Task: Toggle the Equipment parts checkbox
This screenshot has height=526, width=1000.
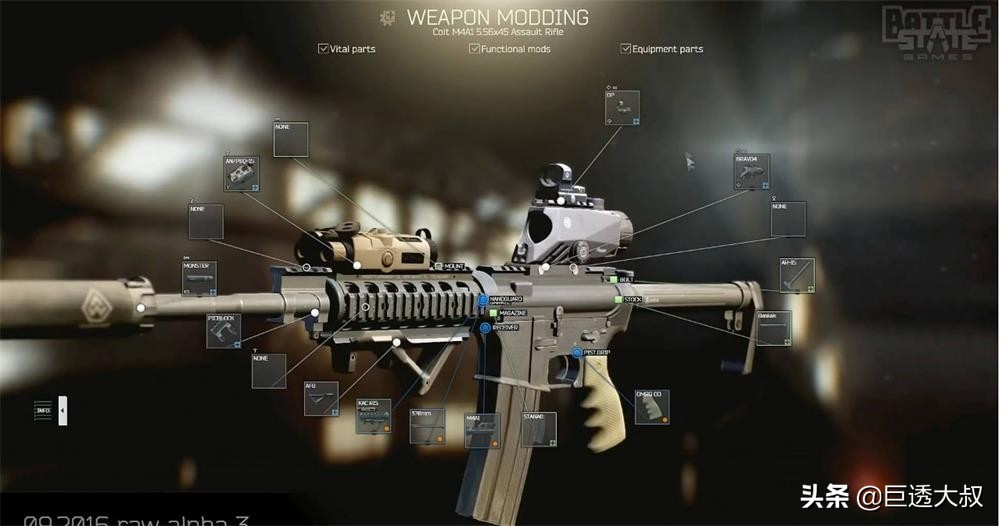Action: (626, 48)
